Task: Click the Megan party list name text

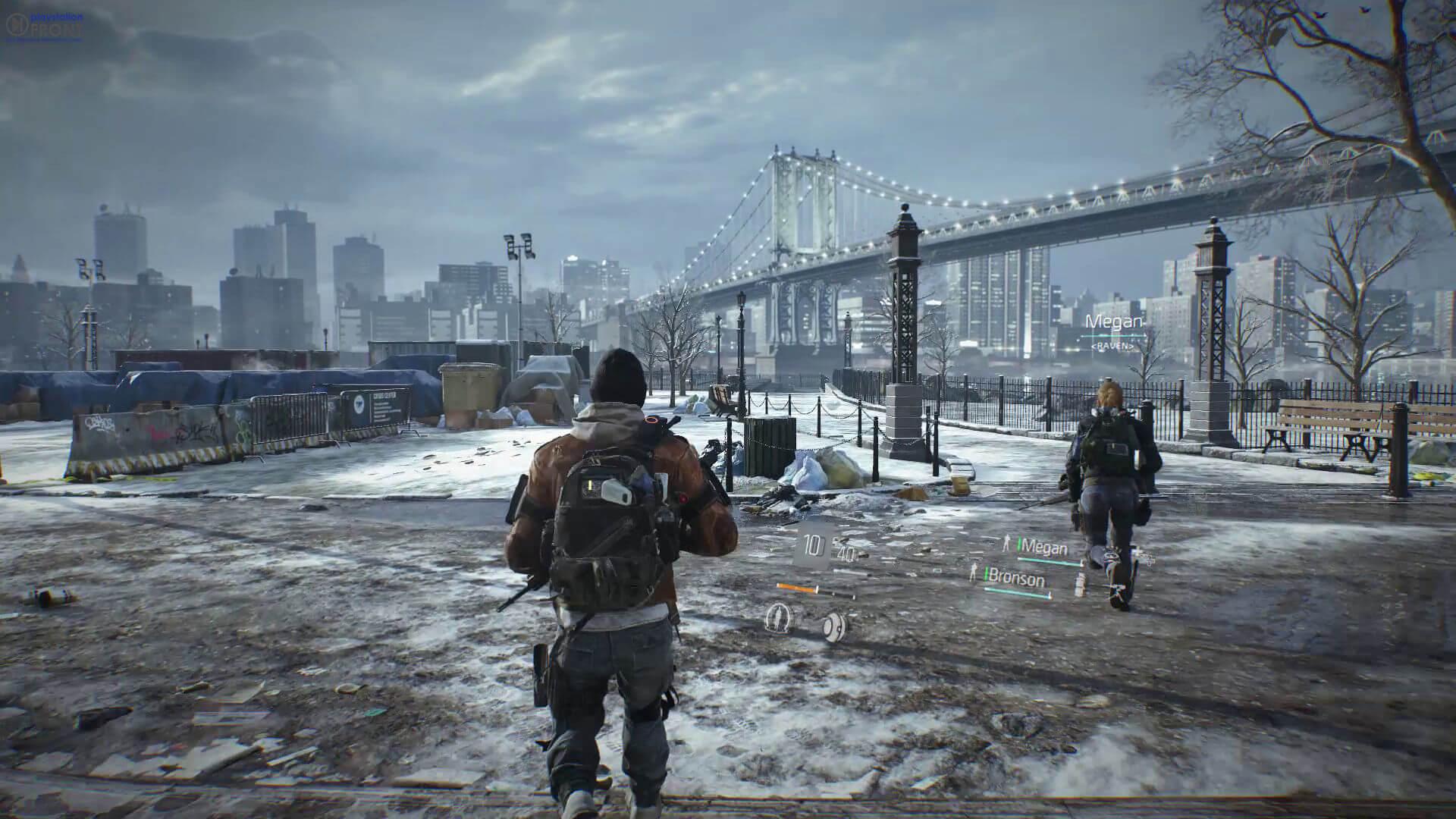Action: [1044, 545]
